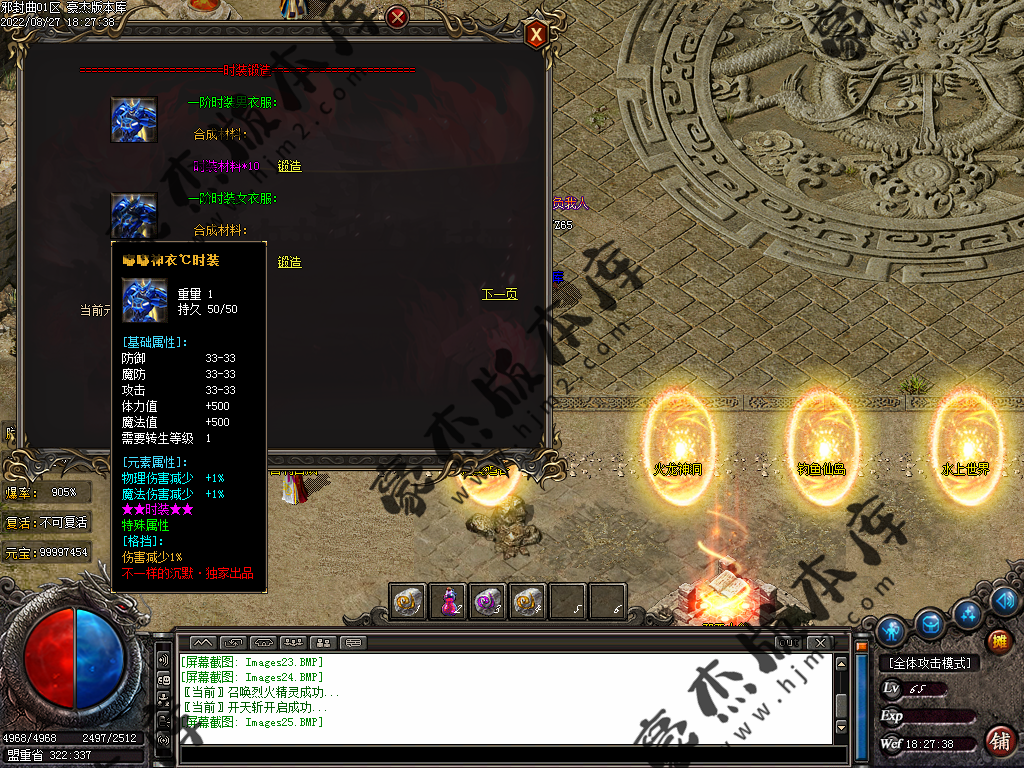Go to the next page (下一页)
Image resolution: width=1024 pixels, height=768 pixels.
tap(499, 294)
